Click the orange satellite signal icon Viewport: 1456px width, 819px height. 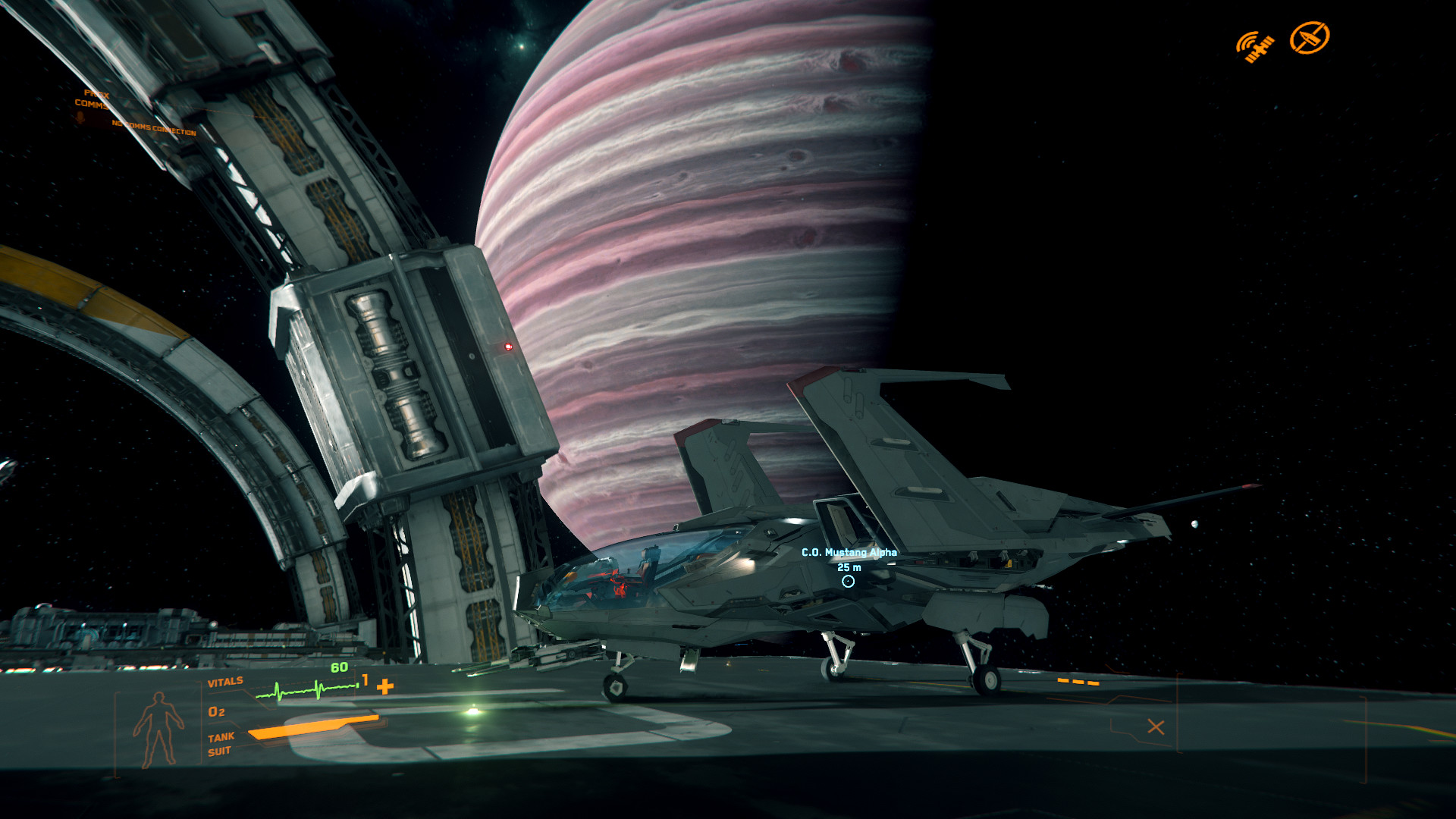[1255, 46]
